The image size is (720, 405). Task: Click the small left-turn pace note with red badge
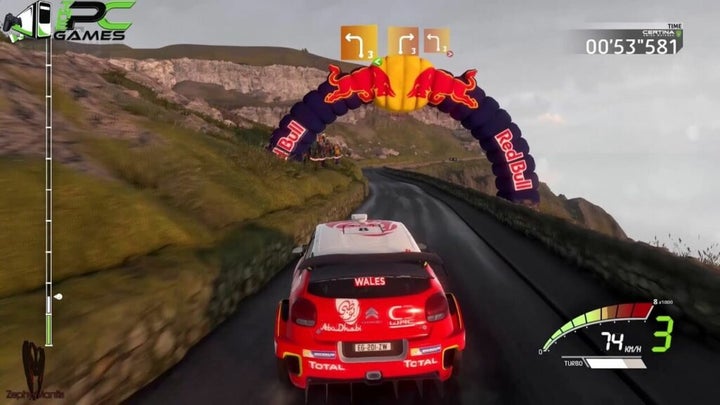pos(437,41)
